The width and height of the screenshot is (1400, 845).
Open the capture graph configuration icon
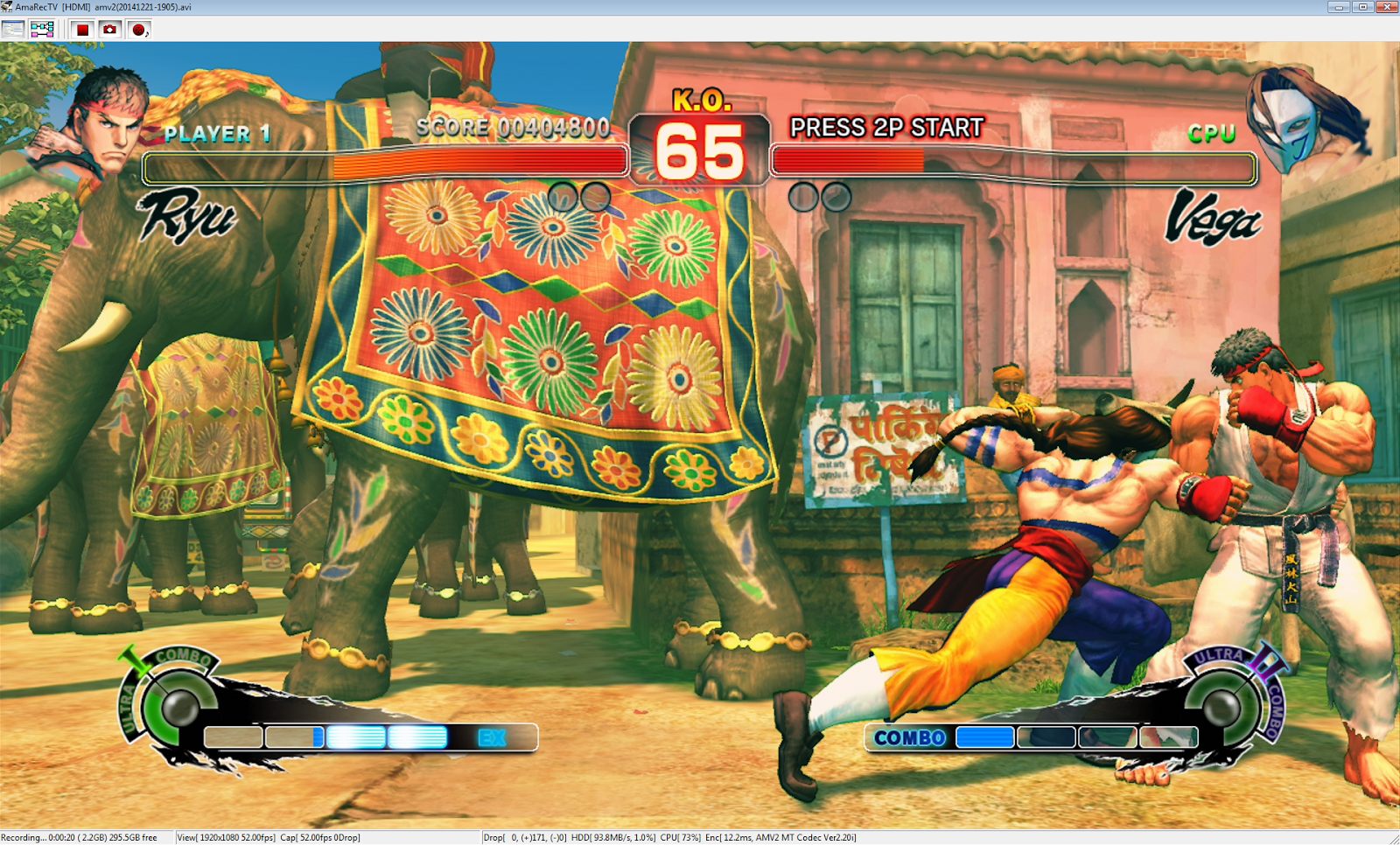click(41, 28)
